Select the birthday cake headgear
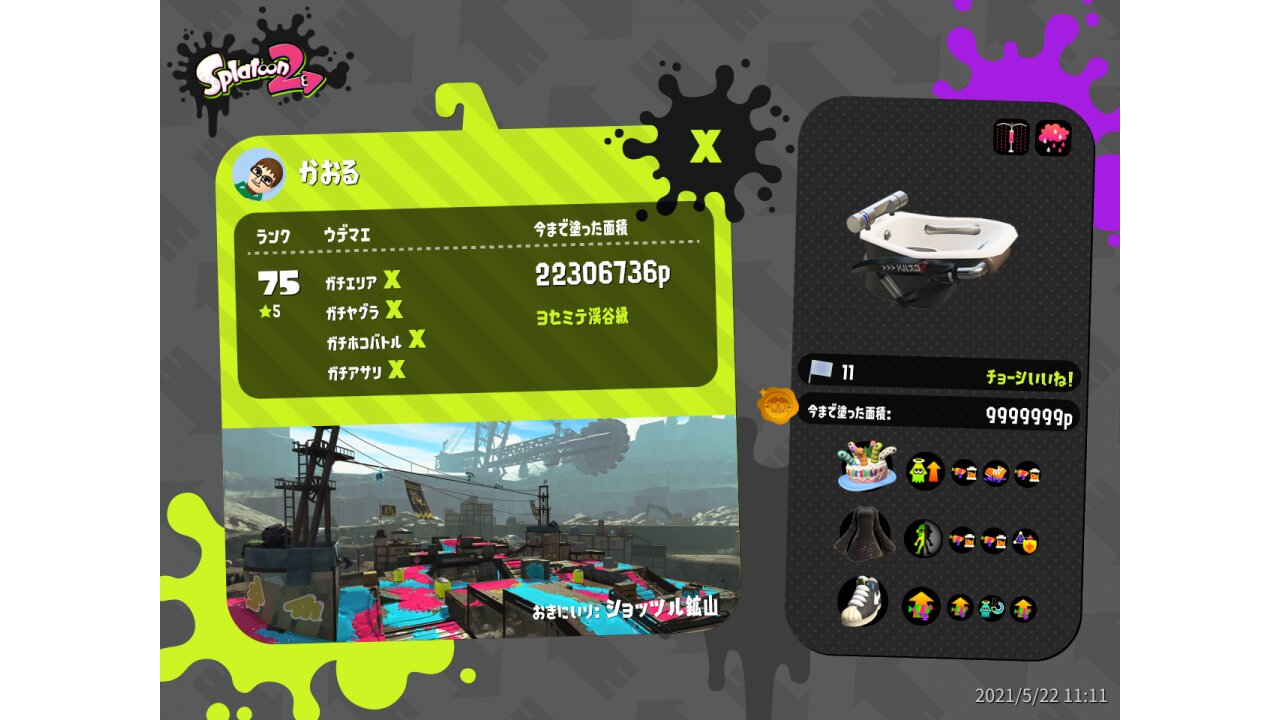The height and width of the screenshot is (720, 1280). click(x=865, y=467)
